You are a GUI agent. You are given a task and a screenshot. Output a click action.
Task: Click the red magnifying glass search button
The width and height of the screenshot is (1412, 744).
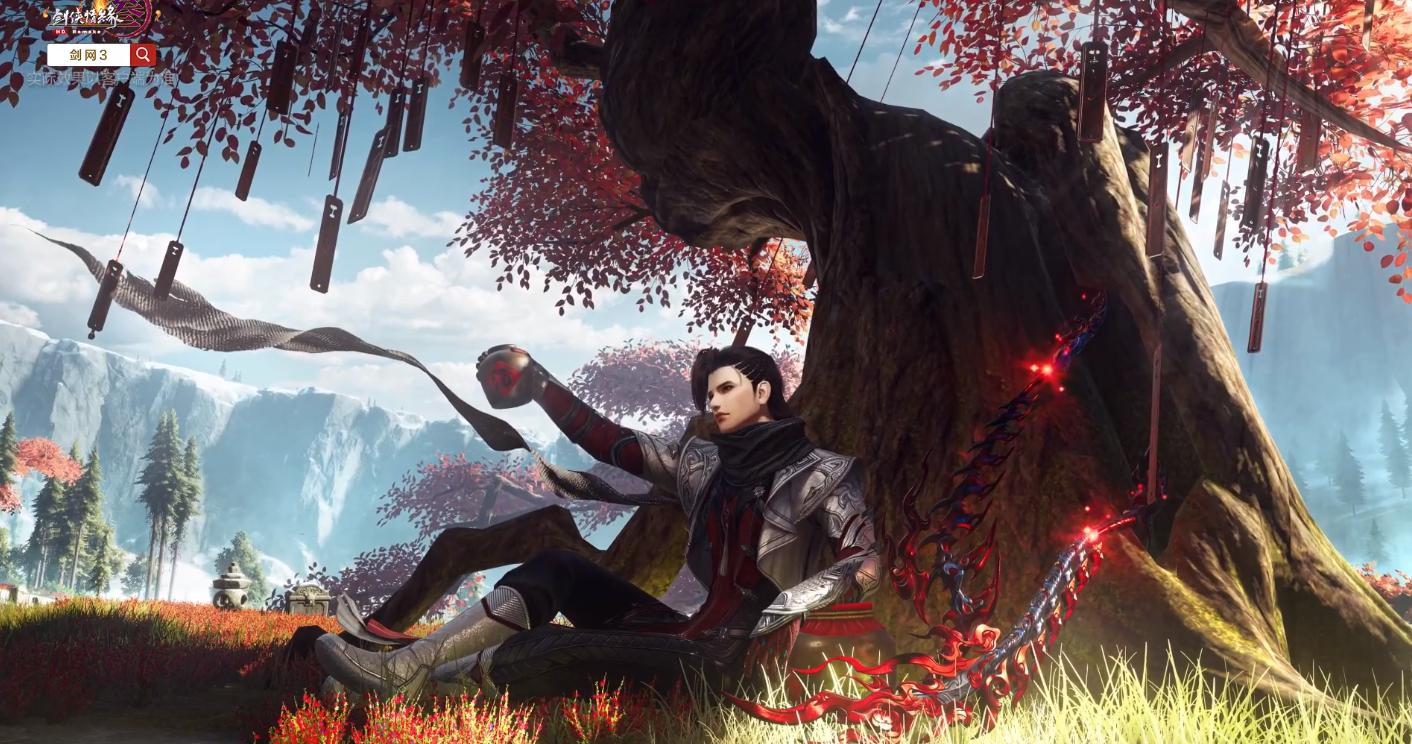[143, 55]
